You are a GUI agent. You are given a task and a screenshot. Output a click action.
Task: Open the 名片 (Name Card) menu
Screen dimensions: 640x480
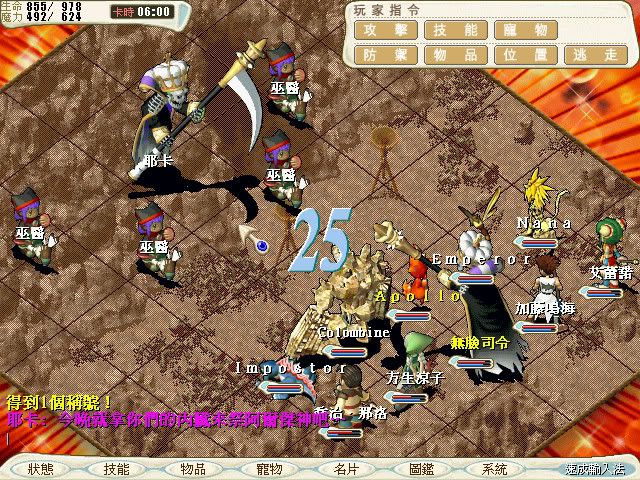346,469
